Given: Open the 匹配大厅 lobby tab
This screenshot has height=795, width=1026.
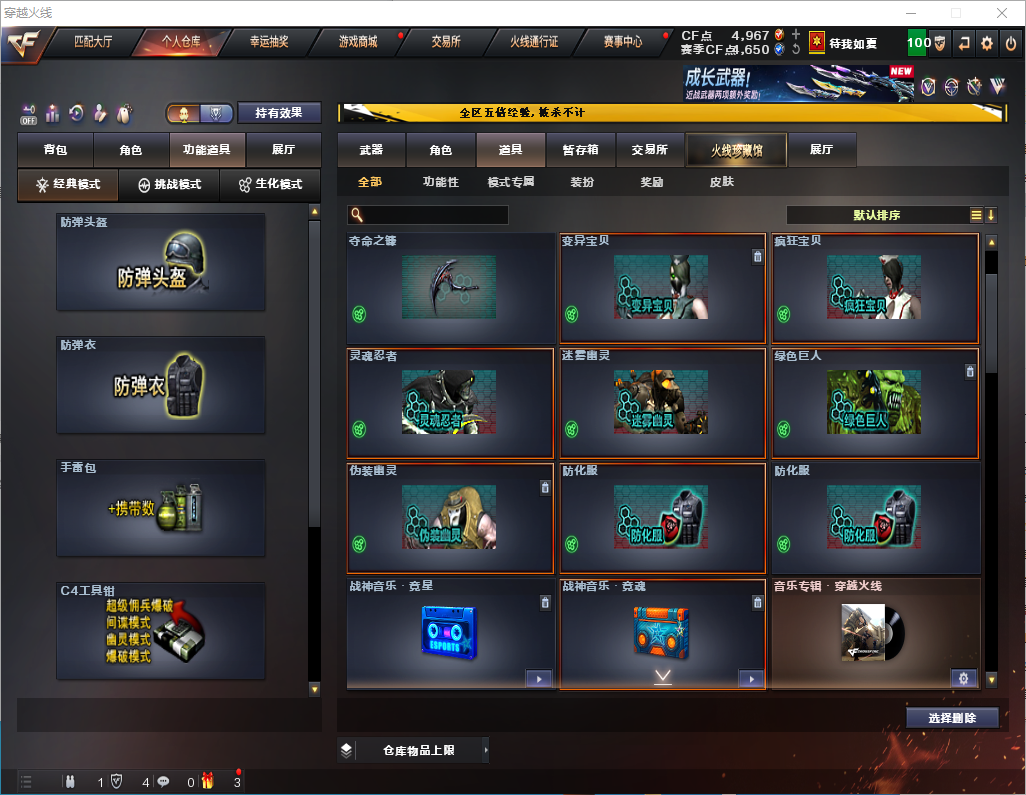Looking at the screenshot, I should click(94, 42).
